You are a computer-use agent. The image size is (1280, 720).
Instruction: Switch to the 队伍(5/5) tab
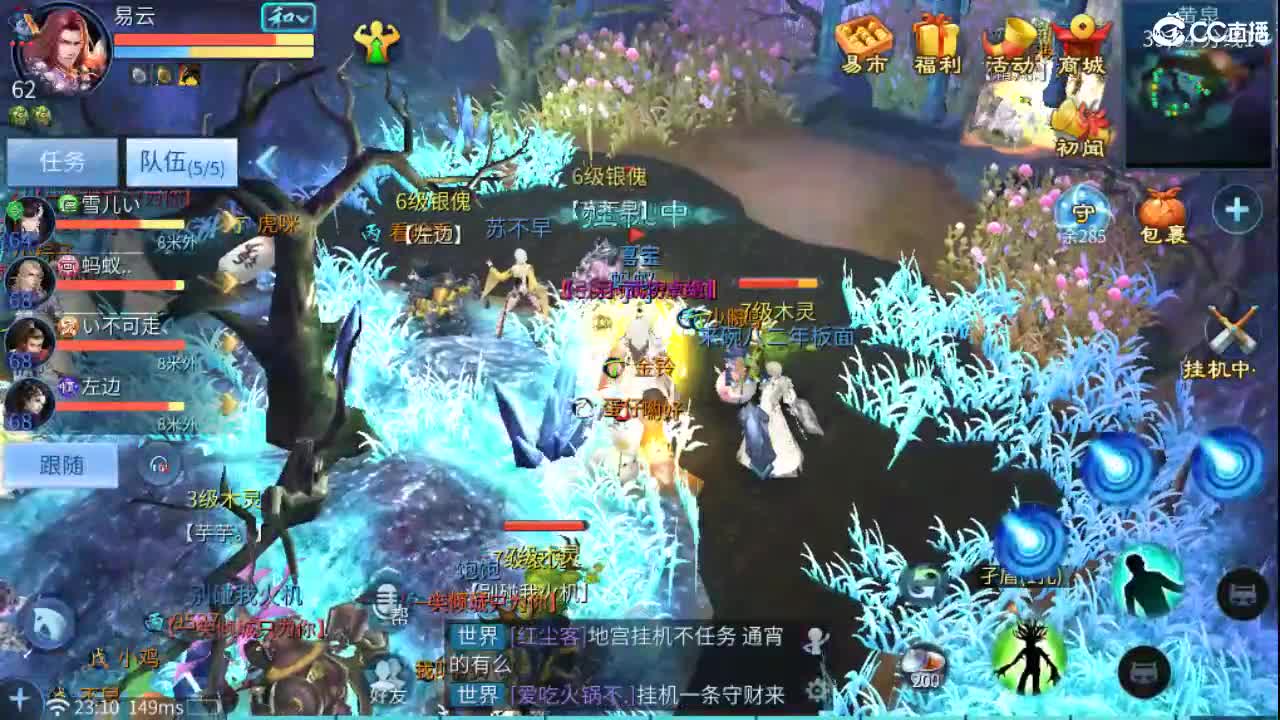click(180, 160)
